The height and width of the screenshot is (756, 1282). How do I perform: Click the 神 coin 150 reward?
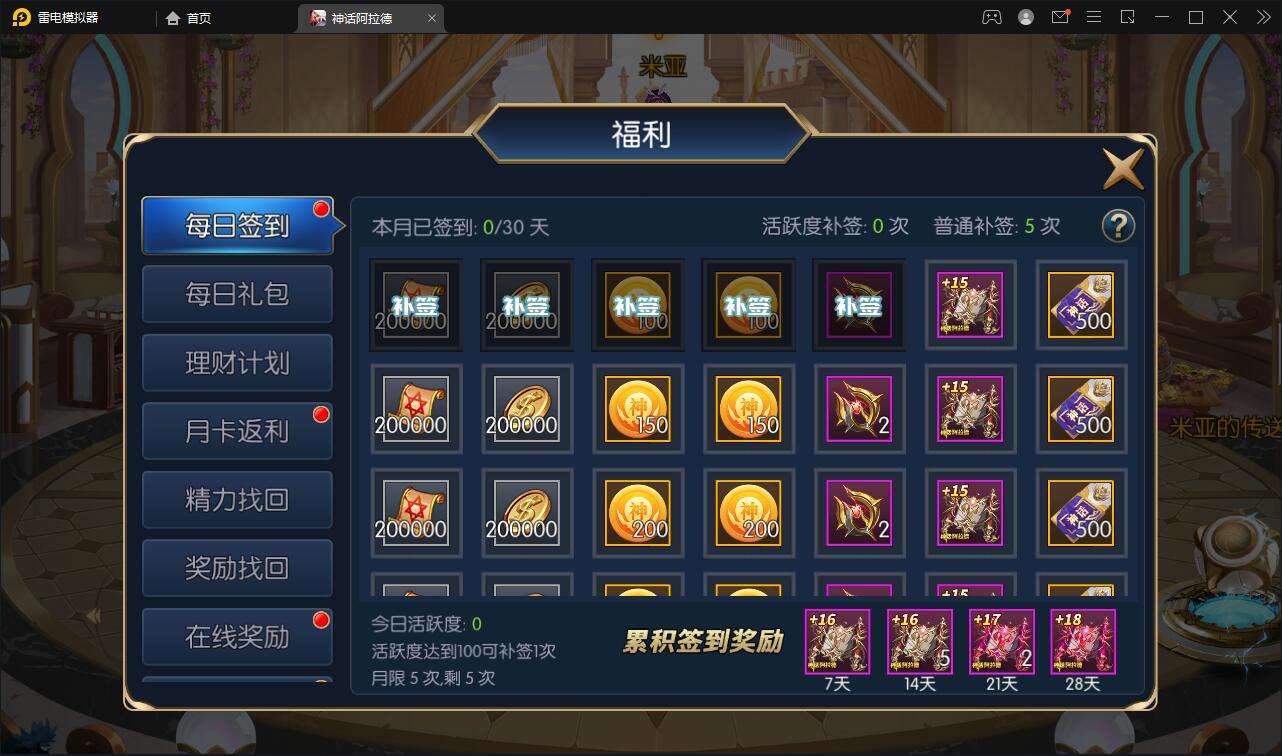click(x=638, y=409)
